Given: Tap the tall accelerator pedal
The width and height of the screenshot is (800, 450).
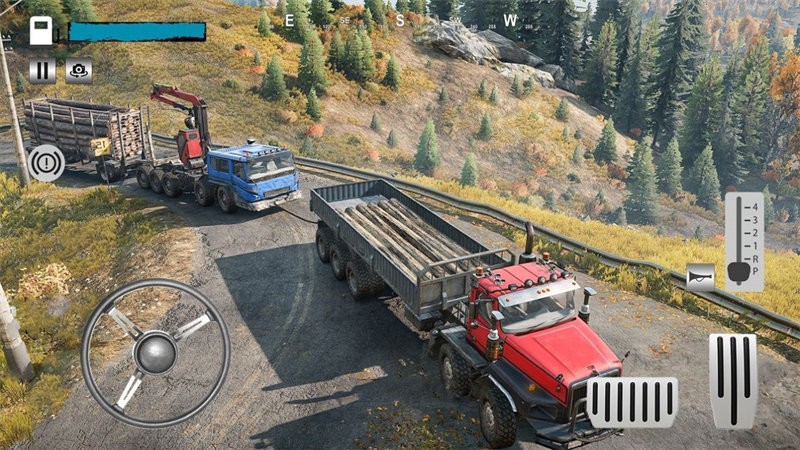Looking at the screenshot, I should click(732, 380).
